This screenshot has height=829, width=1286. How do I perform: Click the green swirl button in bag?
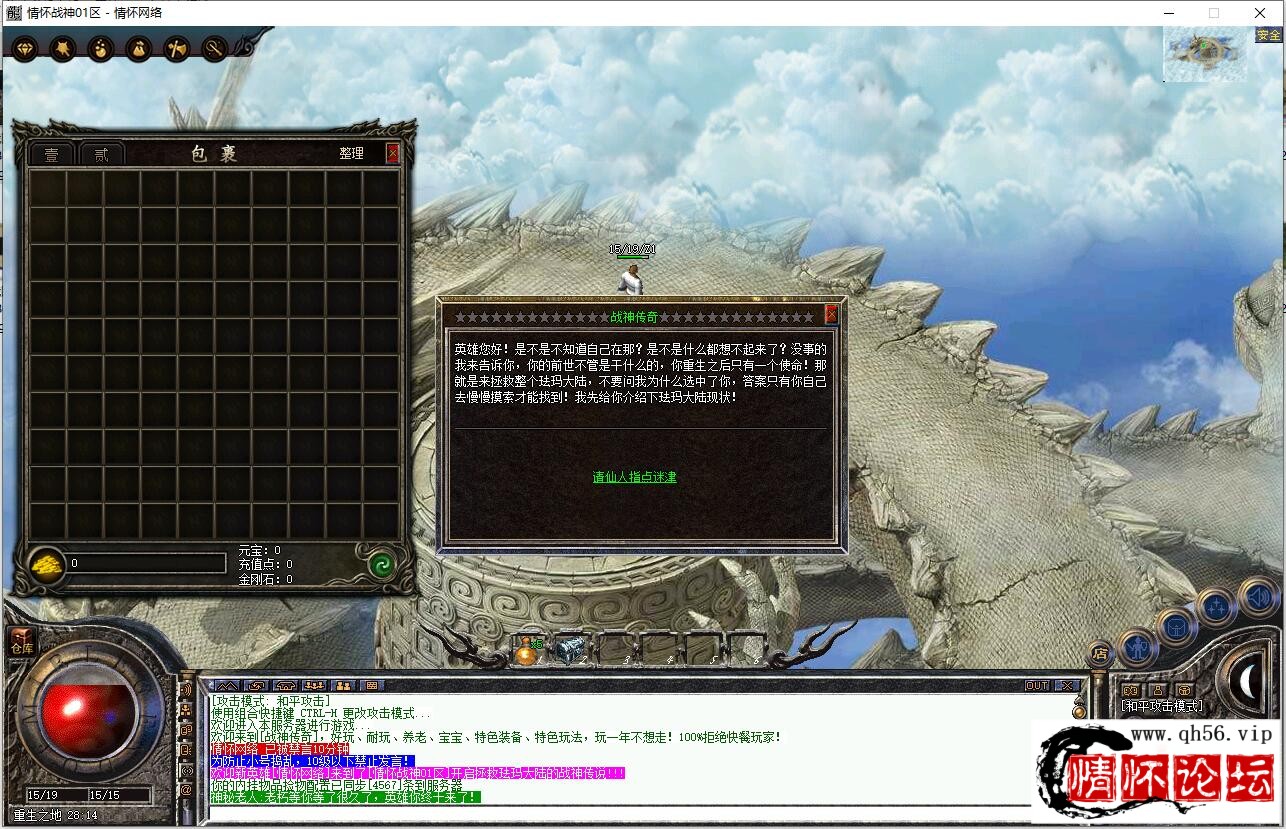pyautogui.click(x=381, y=564)
